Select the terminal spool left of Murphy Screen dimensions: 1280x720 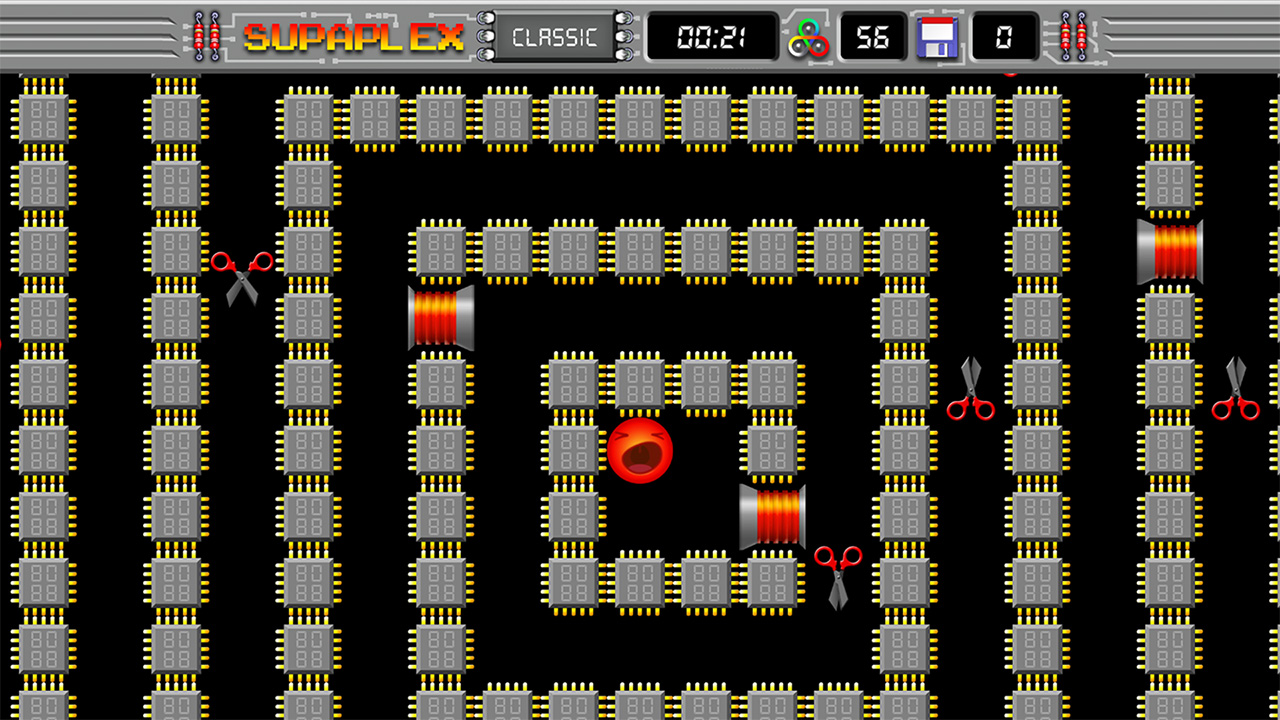point(440,316)
